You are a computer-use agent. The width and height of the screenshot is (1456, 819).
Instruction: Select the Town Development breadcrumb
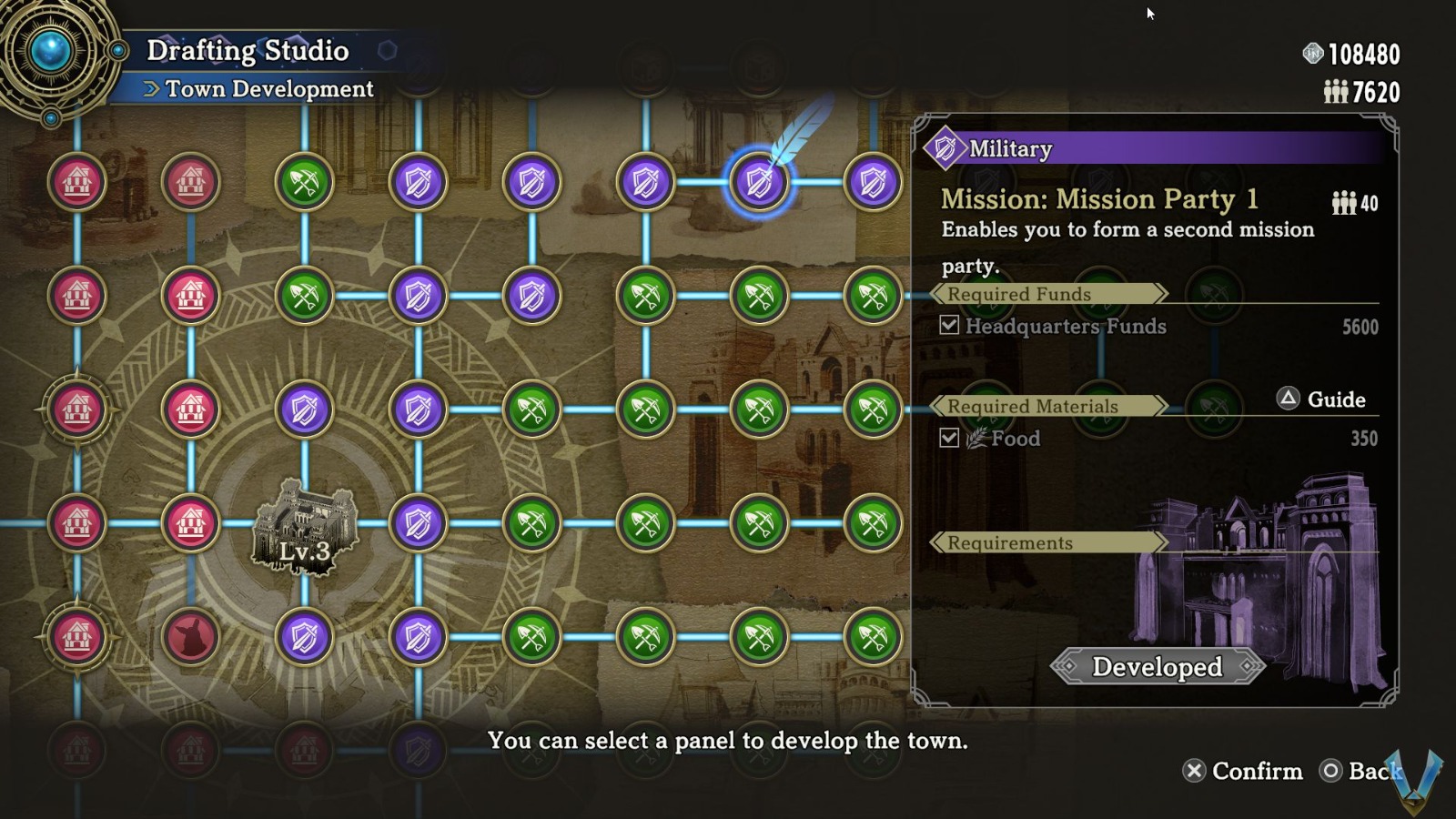(268, 89)
